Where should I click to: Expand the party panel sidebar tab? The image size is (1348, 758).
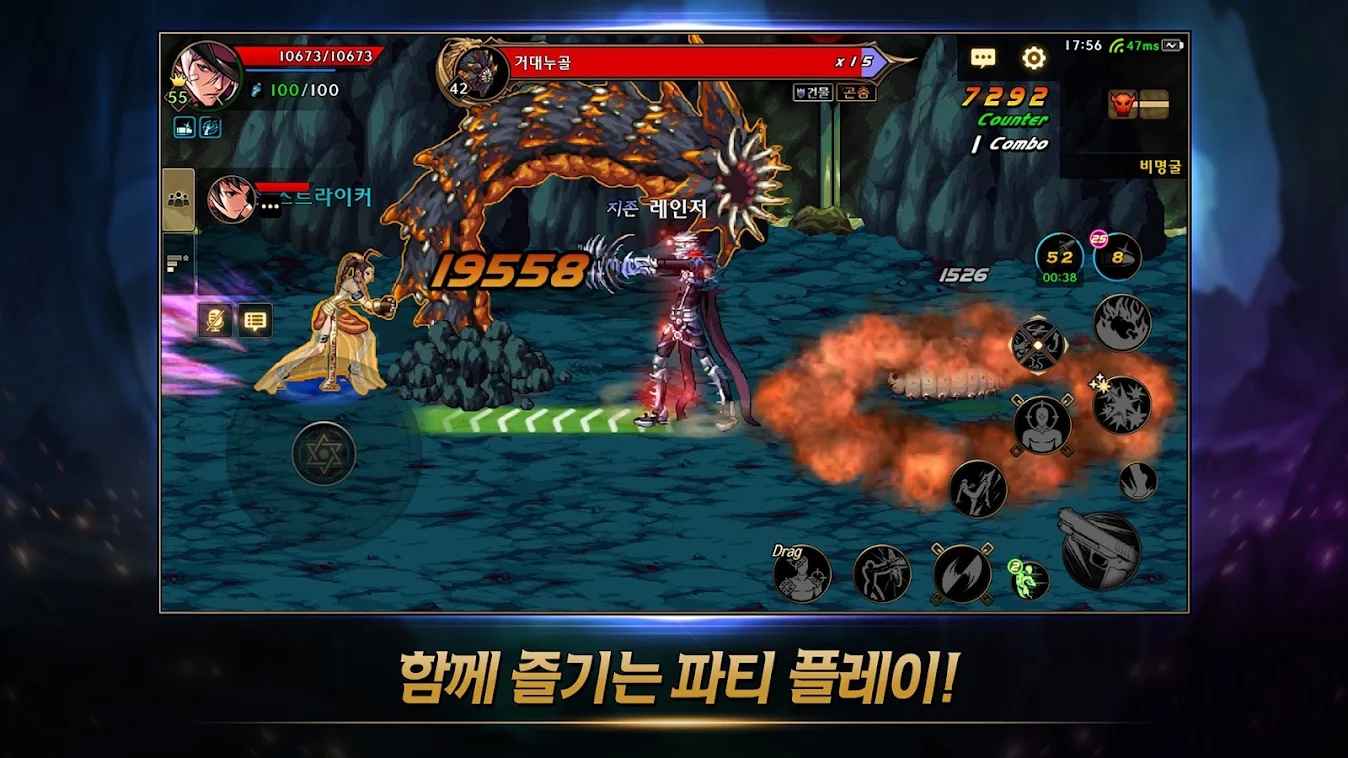[178, 199]
